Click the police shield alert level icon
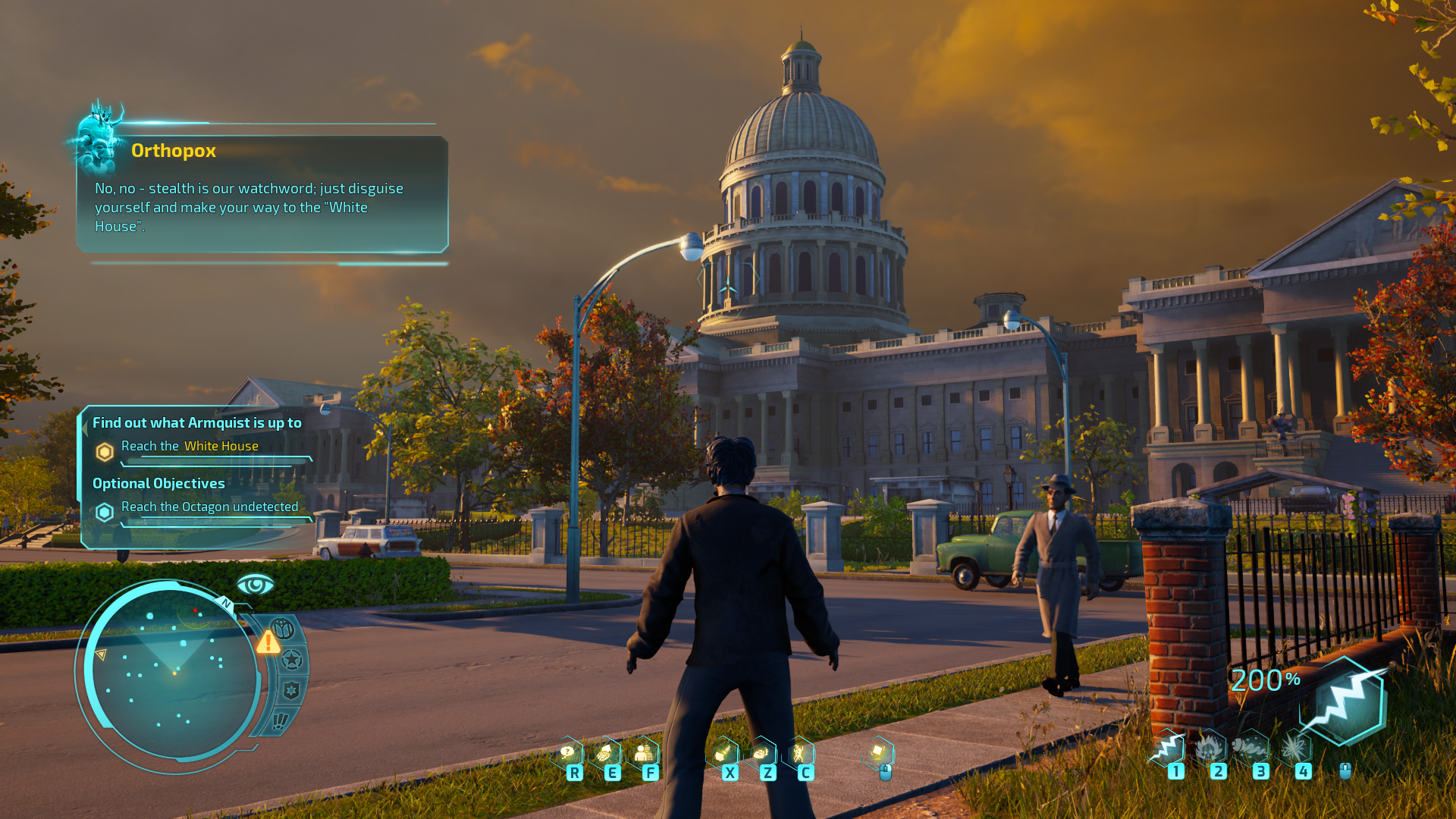The height and width of the screenshot is (819, 1456). 291,690
